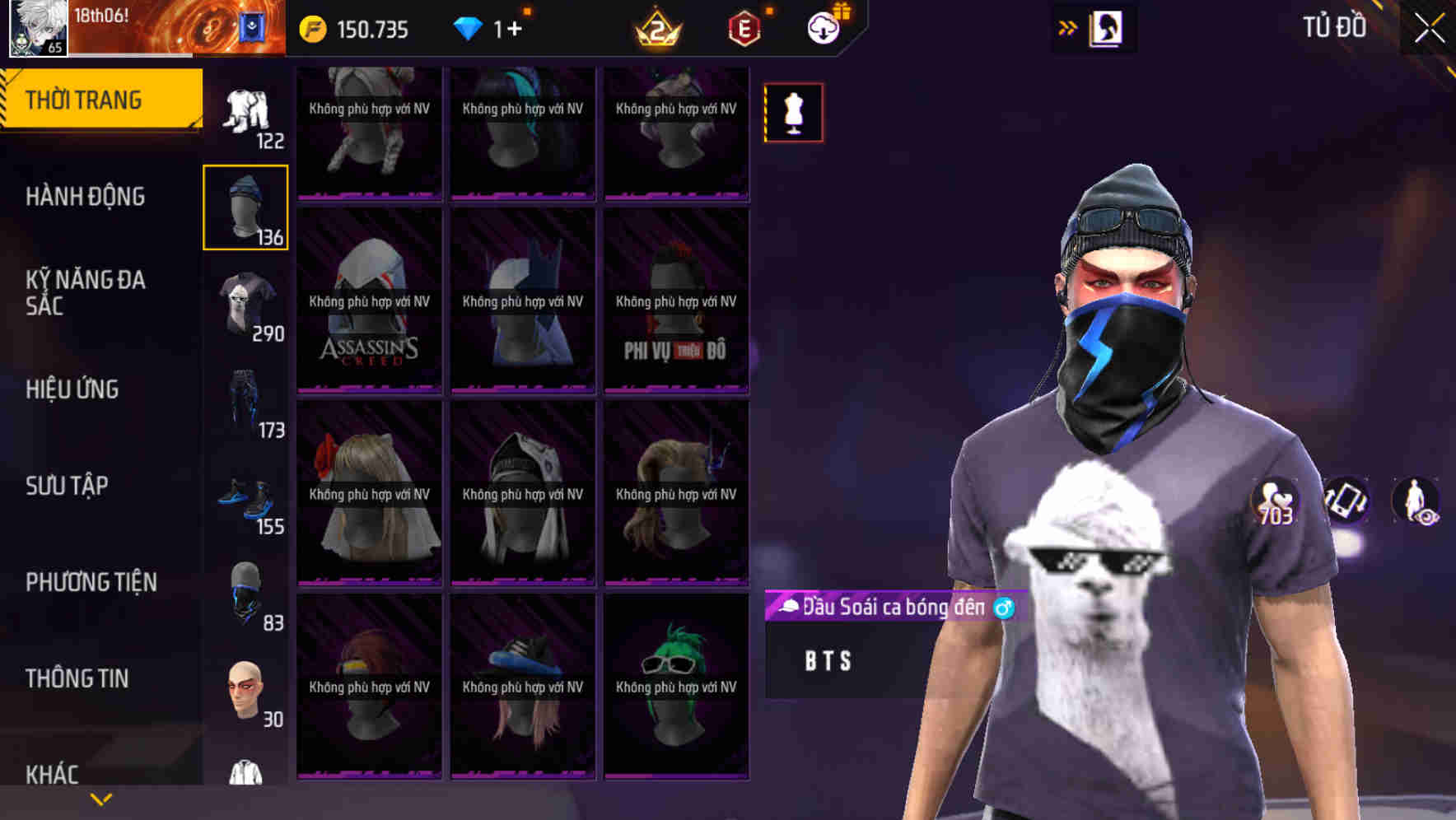The width and height of the screenshot is (1456, 820).
Task: Click the Đầu Soái ca bóng đêm label
Action: 885,608
